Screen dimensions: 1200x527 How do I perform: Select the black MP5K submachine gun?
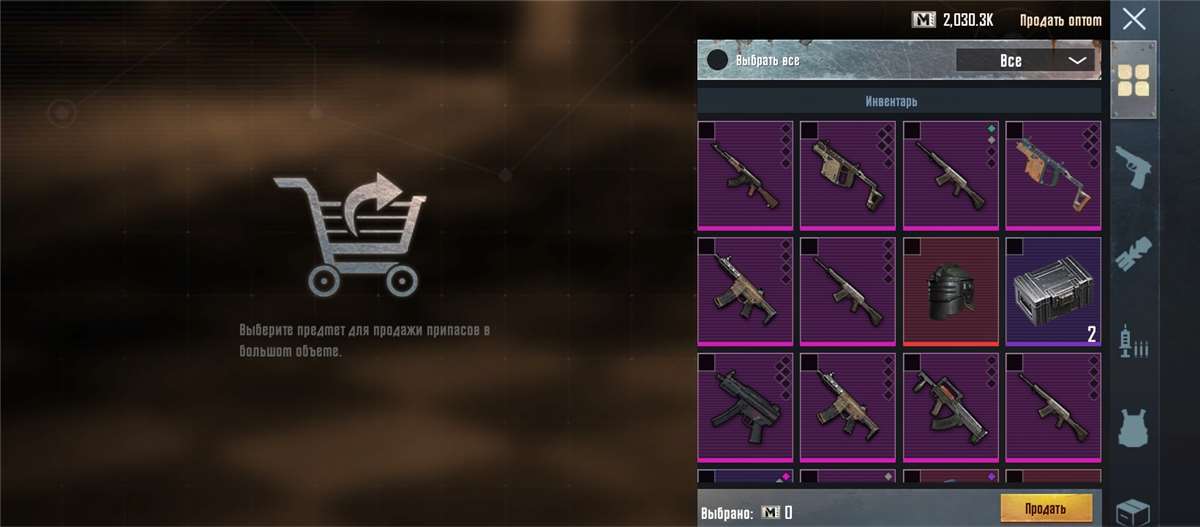tap(744, 406)
